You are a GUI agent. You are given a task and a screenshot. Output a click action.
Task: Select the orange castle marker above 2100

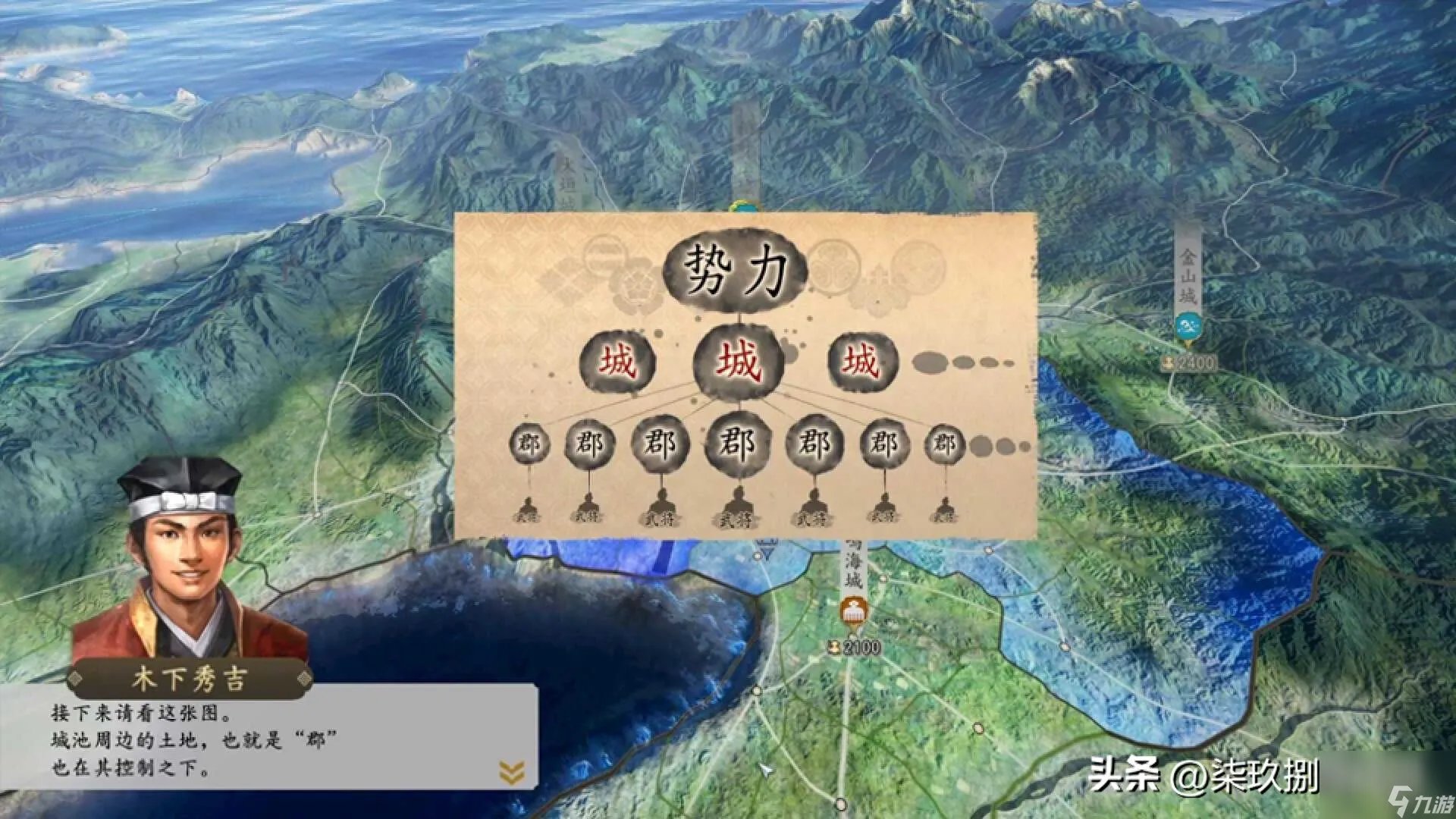pyautogui.click(x=853, y=611)
